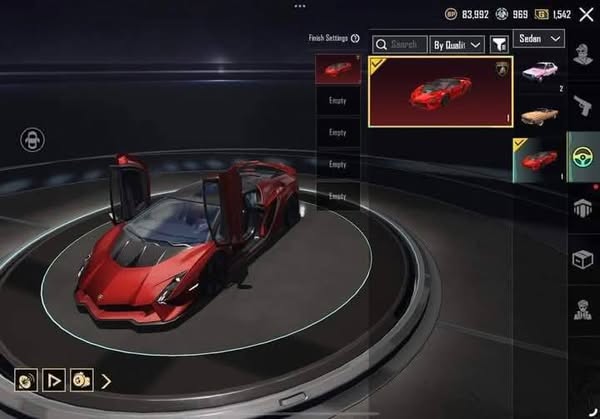Image resolution: width=600 pixels, height=419 pixels.
Task: Select the large red Lamborghini skin card
Action: pos(440,91)
